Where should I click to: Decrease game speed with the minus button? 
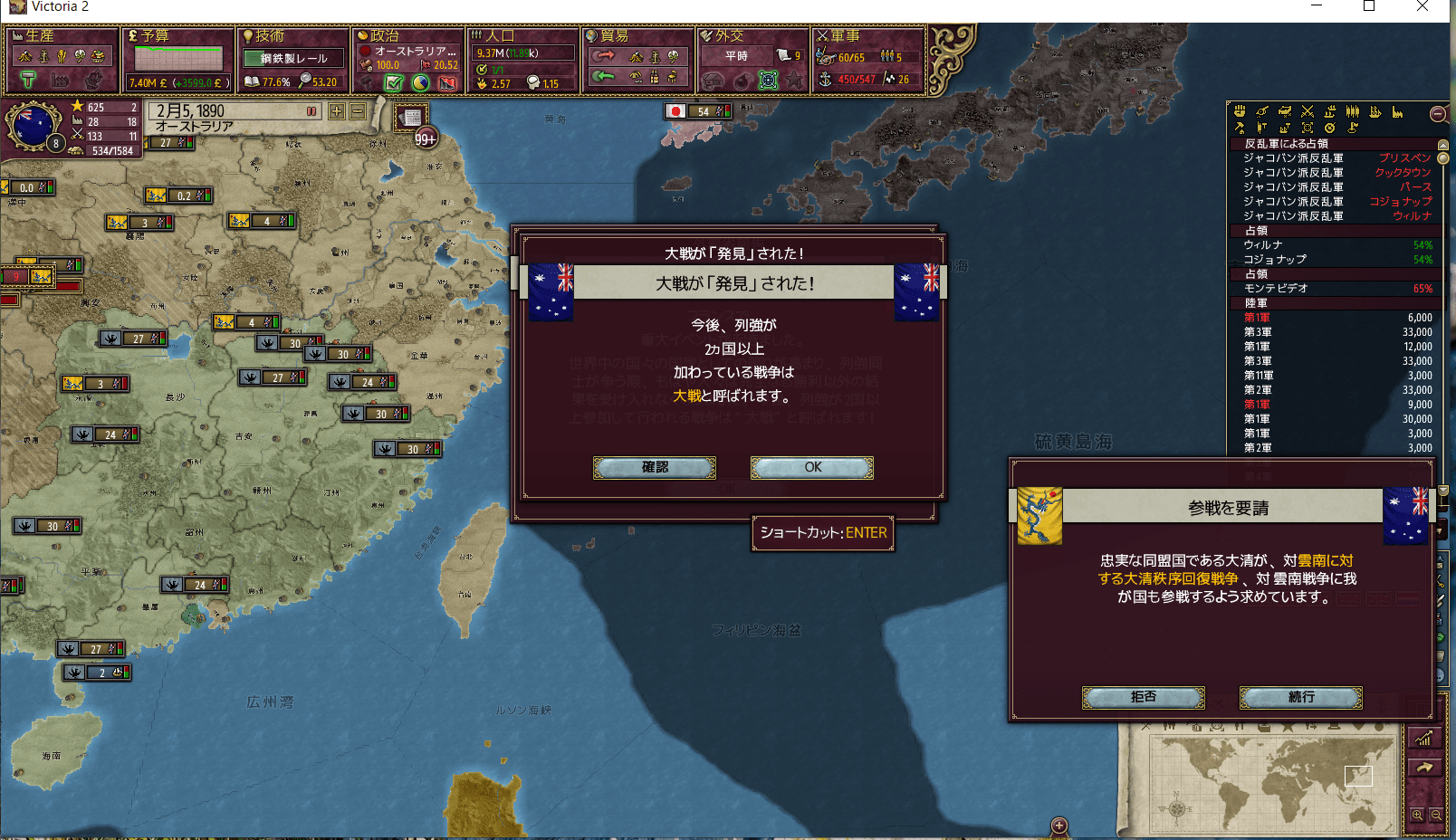358,111
